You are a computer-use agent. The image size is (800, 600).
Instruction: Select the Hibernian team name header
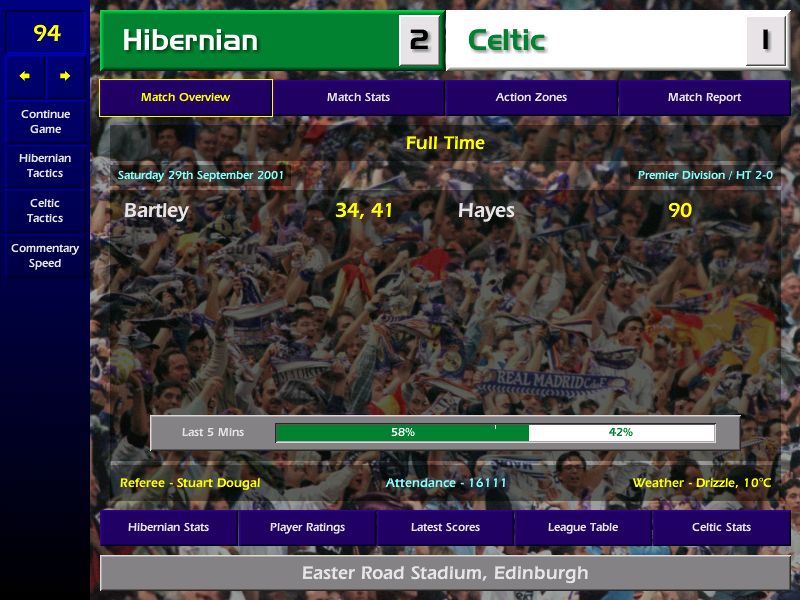(190, 41)
